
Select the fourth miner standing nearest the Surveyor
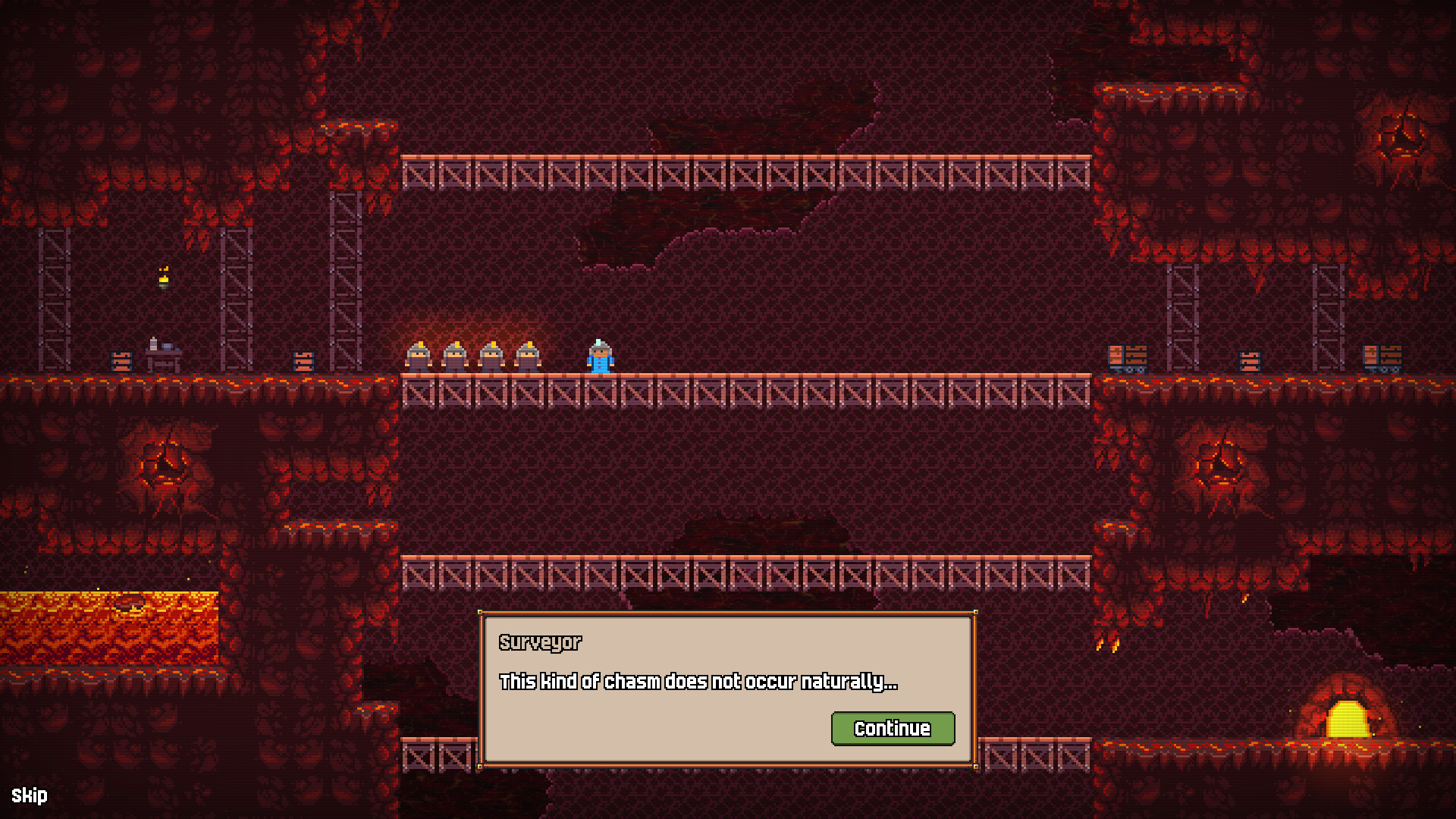[x=529, y=356]
